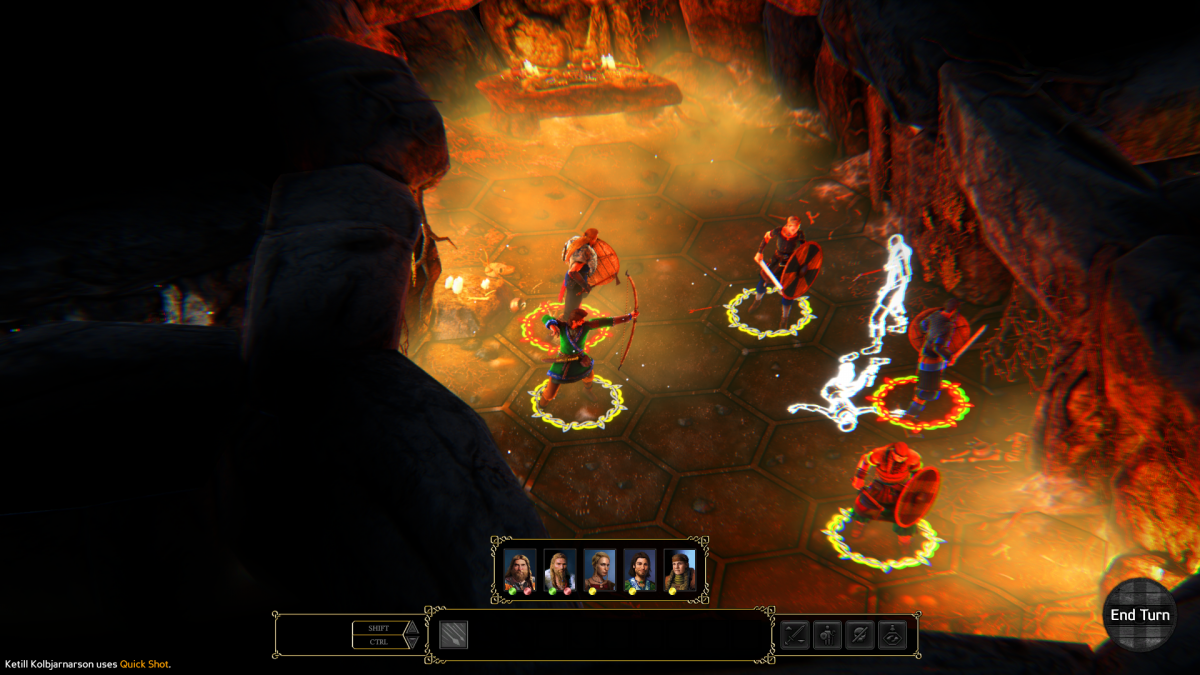This screenshot has width=1200, height=675.
Task: Click the sword attack icon
Action: (x=795, y=635)
